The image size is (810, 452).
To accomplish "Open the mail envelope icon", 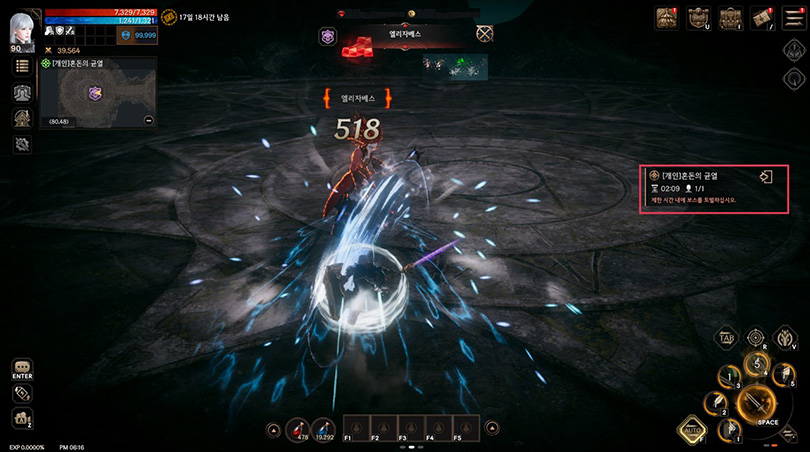I will coord(763,18).
